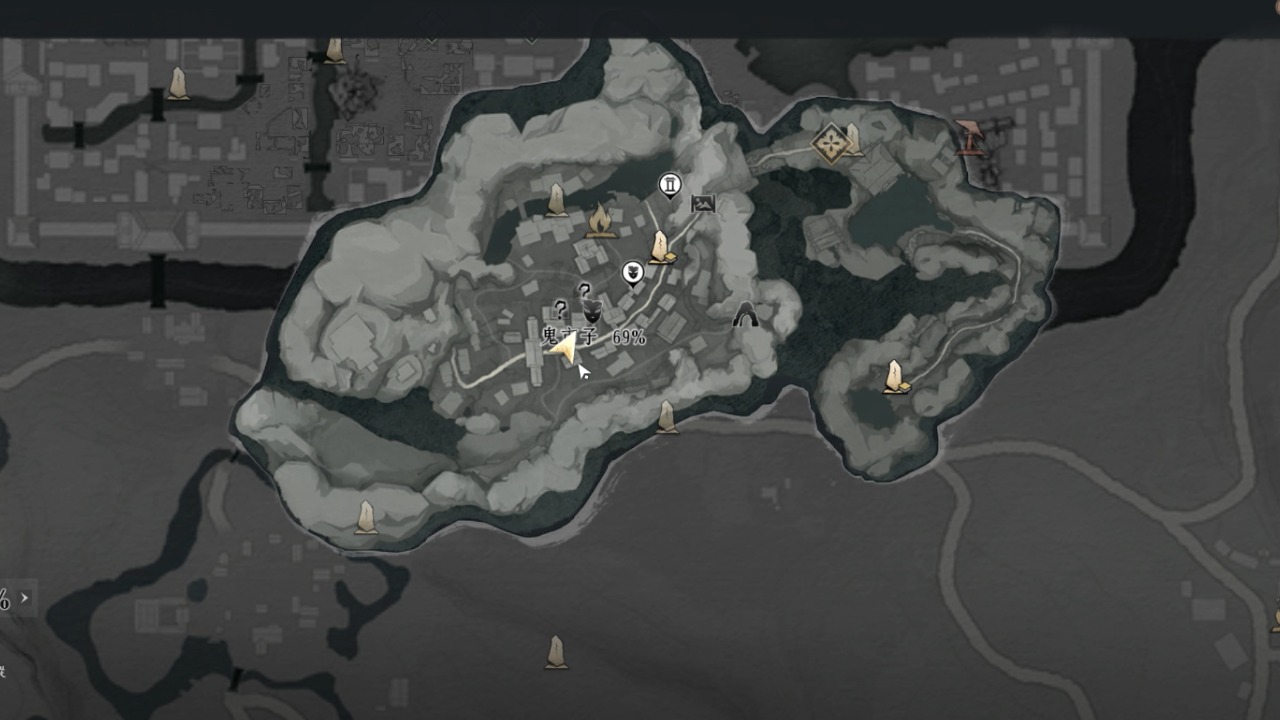This screenshot has height=720, width=1280.
Task: Select the cave arch entrance marker
Action: [745, 317]
